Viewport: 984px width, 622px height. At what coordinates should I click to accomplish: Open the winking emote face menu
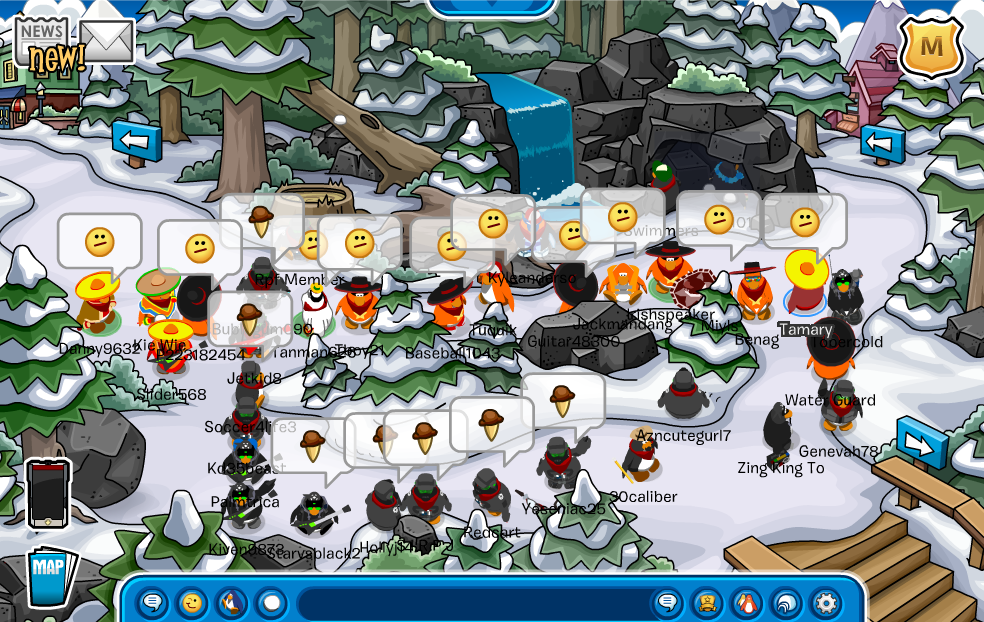191,603
